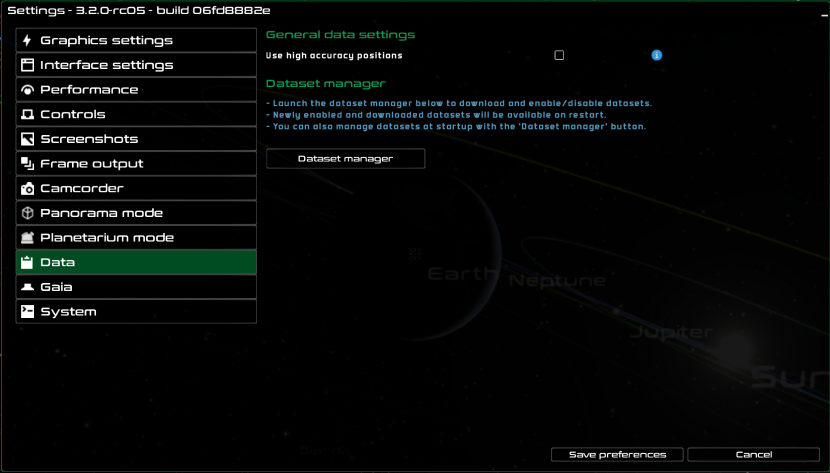The height and width of the screenshot is (473, 830).
Task: Select the Performance section
Action: point(136,90)
